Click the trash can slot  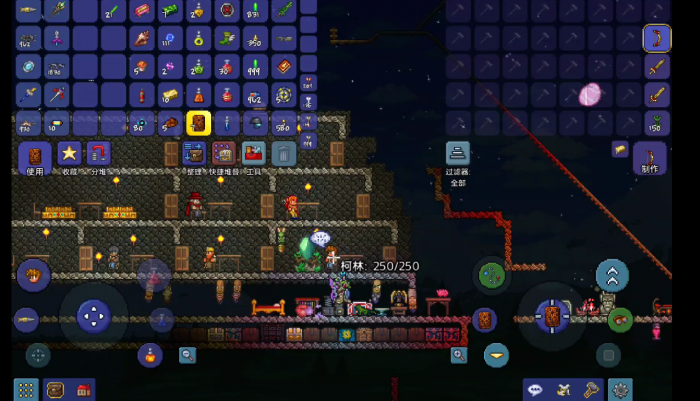pos(283,154)
